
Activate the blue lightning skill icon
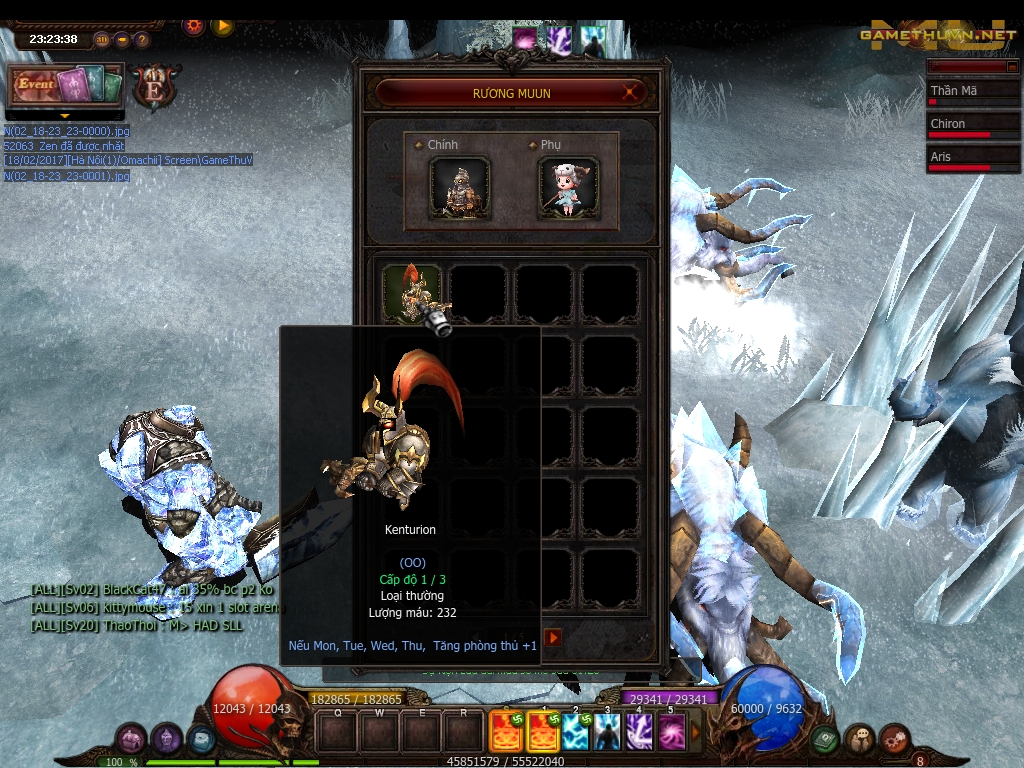click(x=575, y=731)
